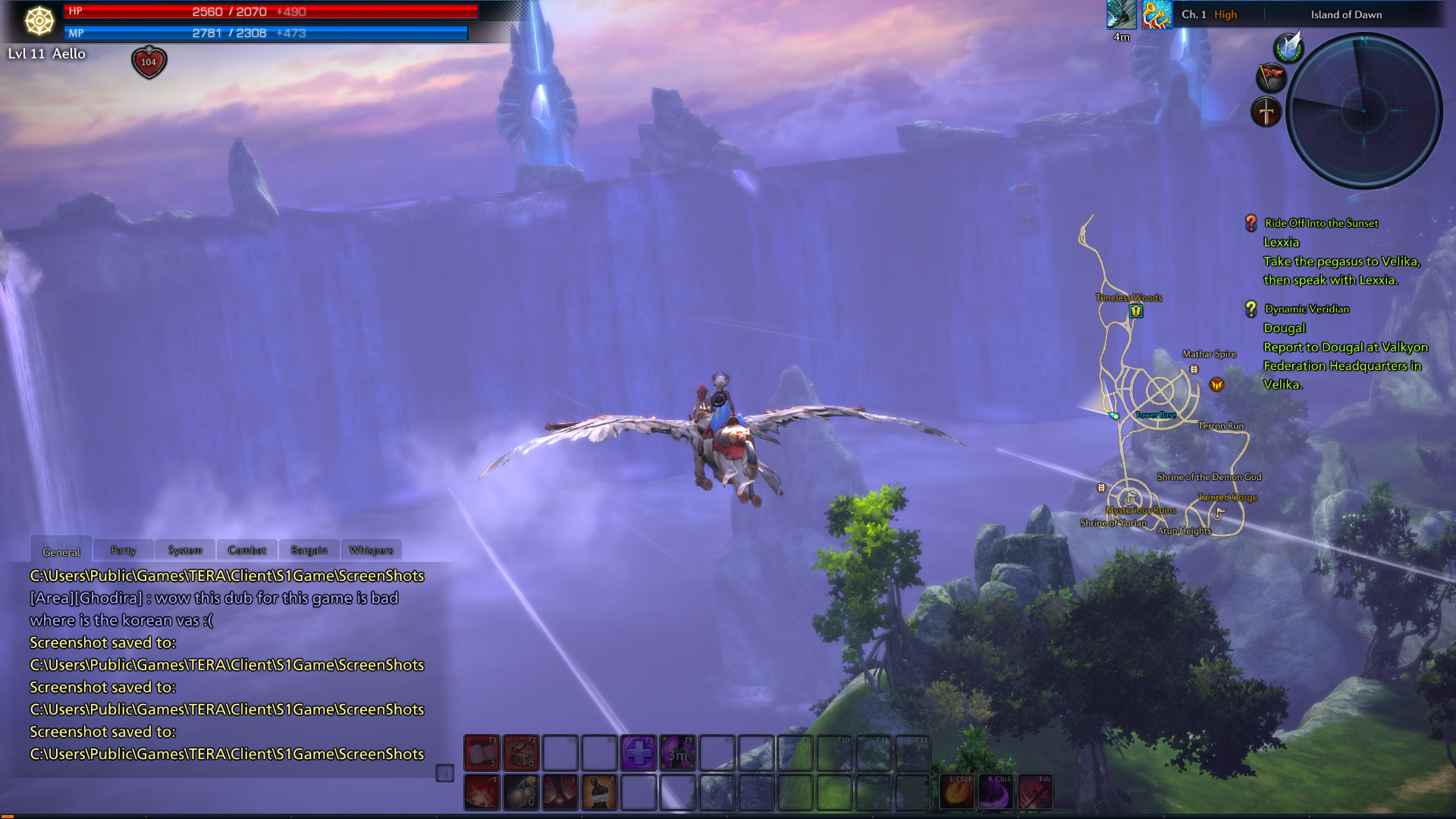Activate the purple cross skill in F5
The width and height of the screenshot is (1456, 819).
coord(639,752)
